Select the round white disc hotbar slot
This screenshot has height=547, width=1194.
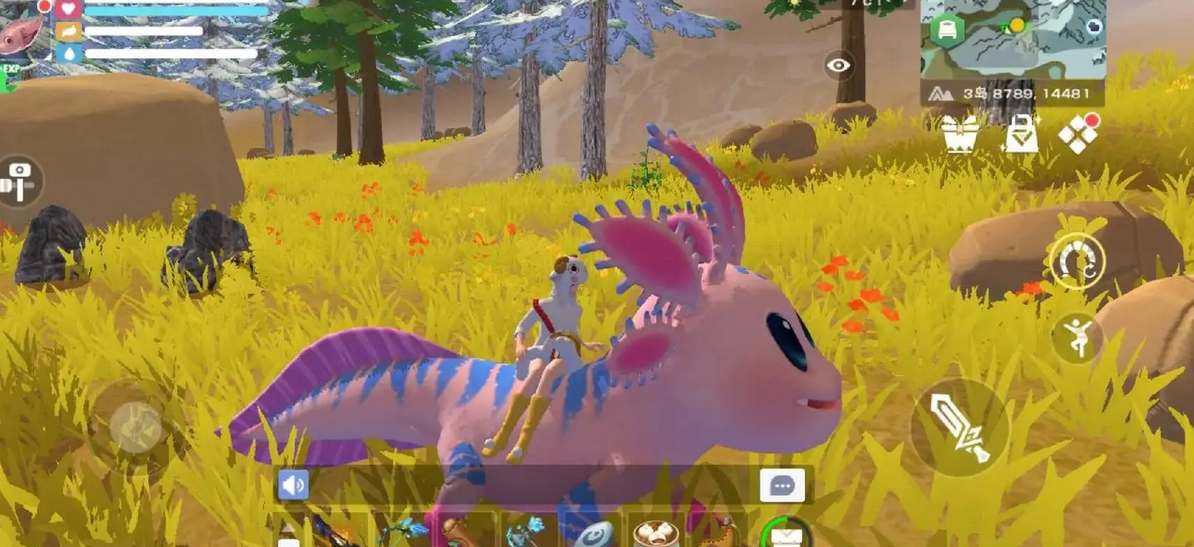pyautogui.click(x=595, y=534)
